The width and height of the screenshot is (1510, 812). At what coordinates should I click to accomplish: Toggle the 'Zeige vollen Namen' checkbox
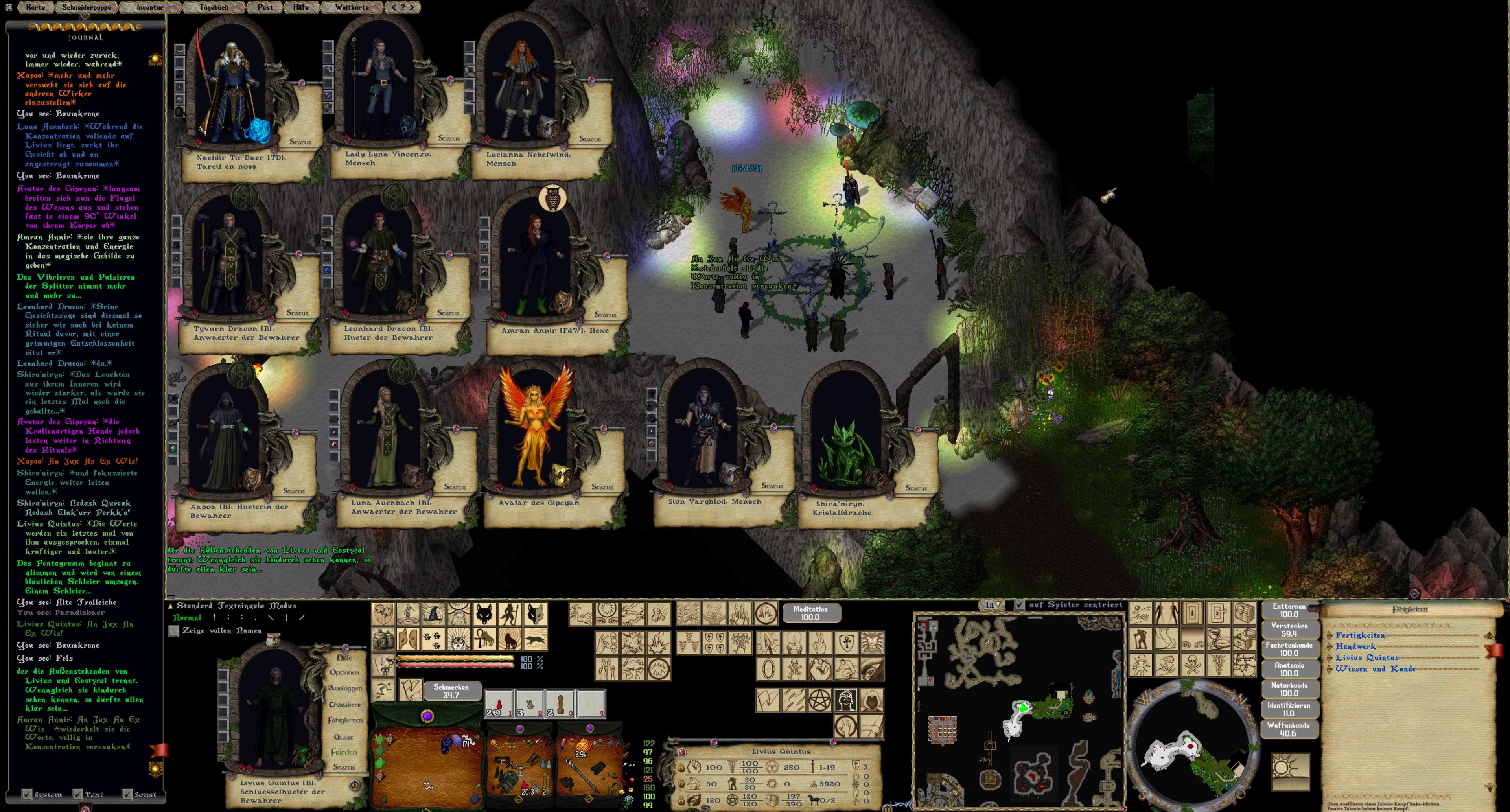(x=174, y=631)
